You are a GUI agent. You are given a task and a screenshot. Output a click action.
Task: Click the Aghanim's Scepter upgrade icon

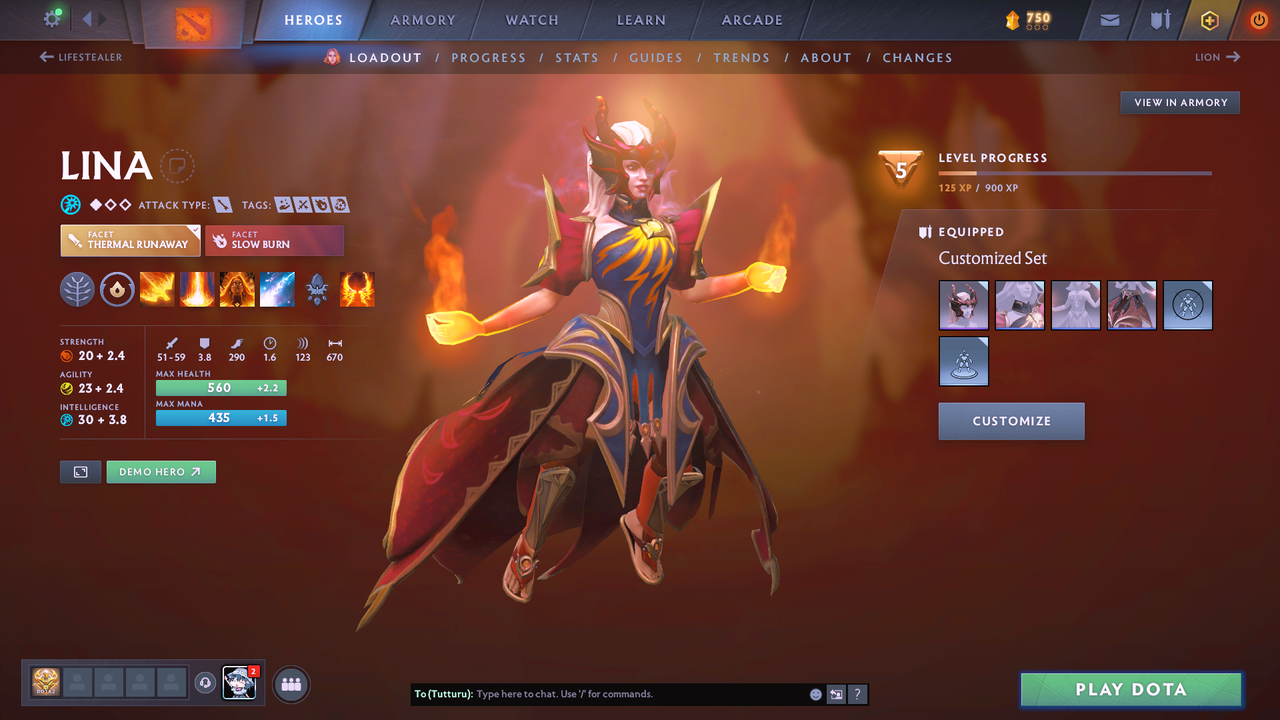tap(317, 289)
